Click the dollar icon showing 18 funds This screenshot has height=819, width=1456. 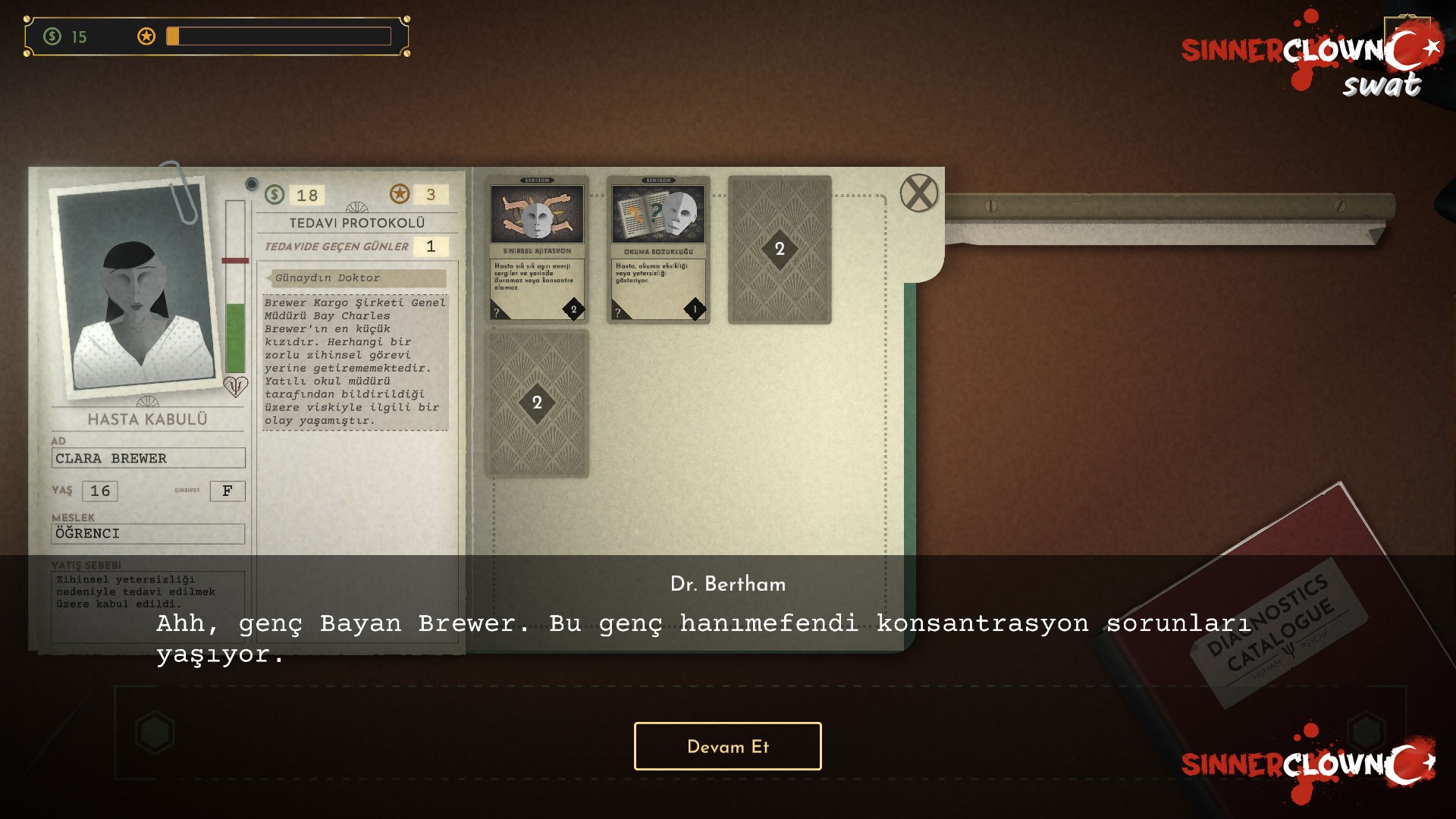(274, 195)
